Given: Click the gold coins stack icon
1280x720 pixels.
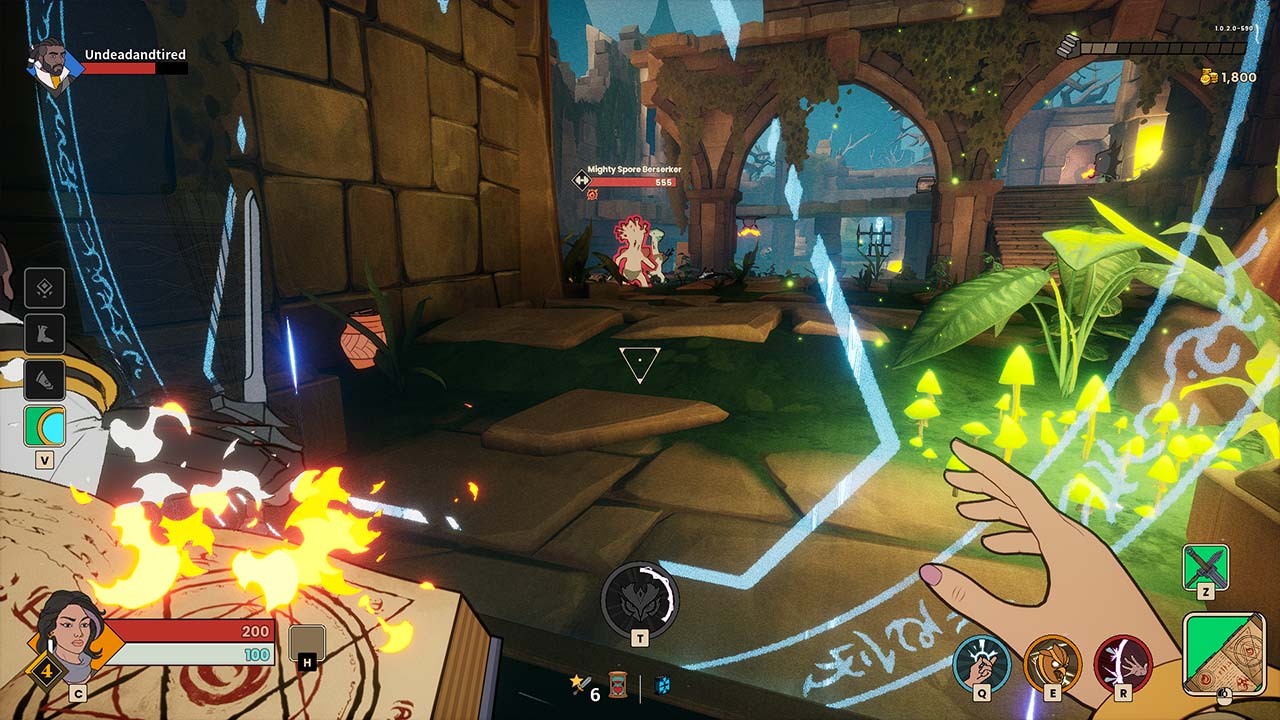Looking at the screenshot, I should [1210, 76].
